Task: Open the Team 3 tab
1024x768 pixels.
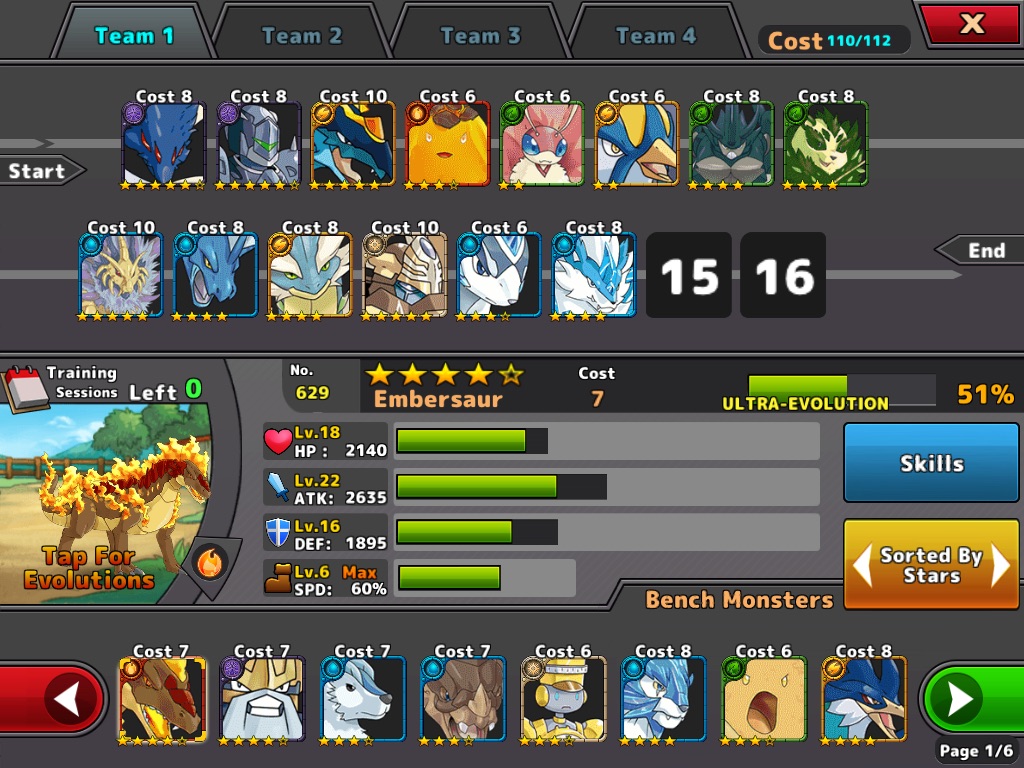Action: click(480, 36)
